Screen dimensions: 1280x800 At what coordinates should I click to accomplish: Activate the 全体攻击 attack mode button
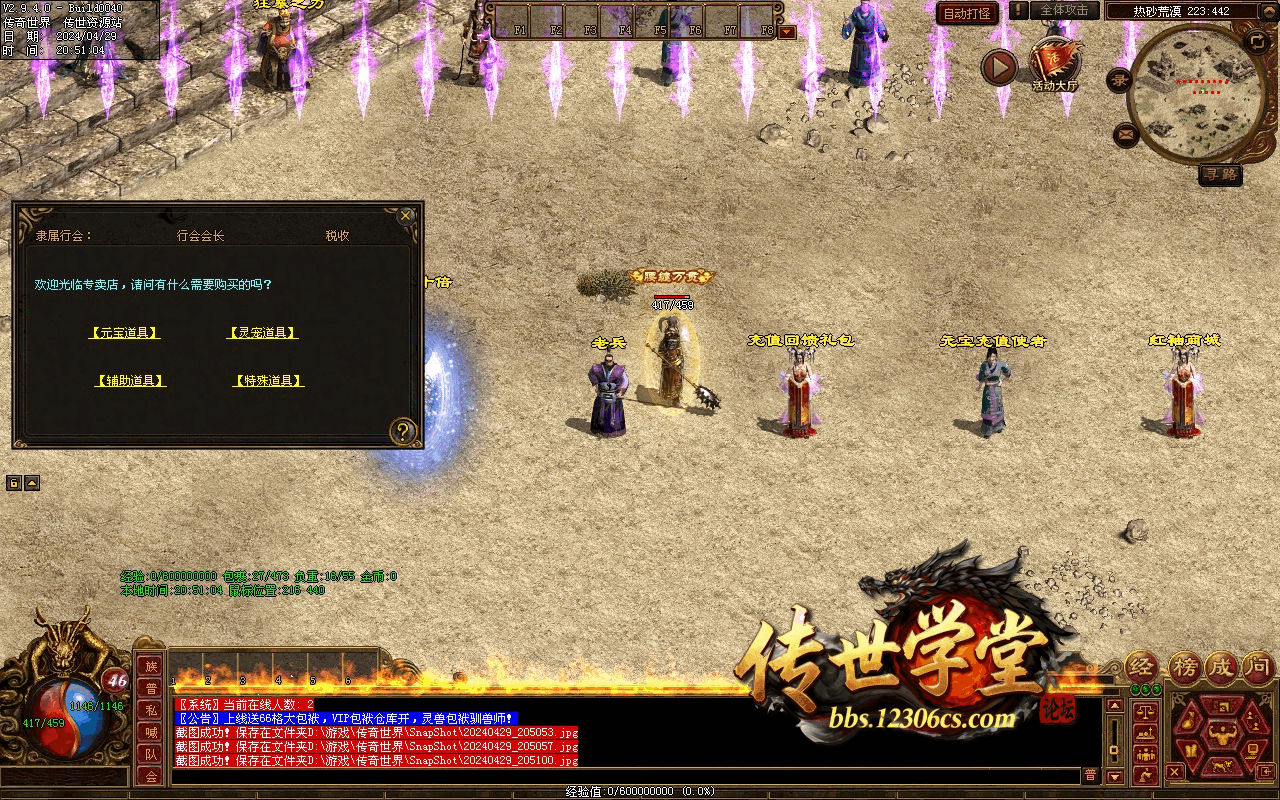tap(1064, 11)
